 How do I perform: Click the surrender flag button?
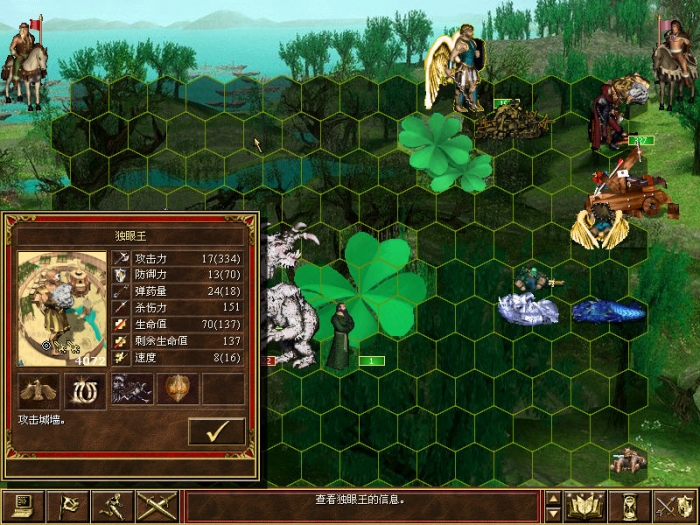click(x=67, y=507)
